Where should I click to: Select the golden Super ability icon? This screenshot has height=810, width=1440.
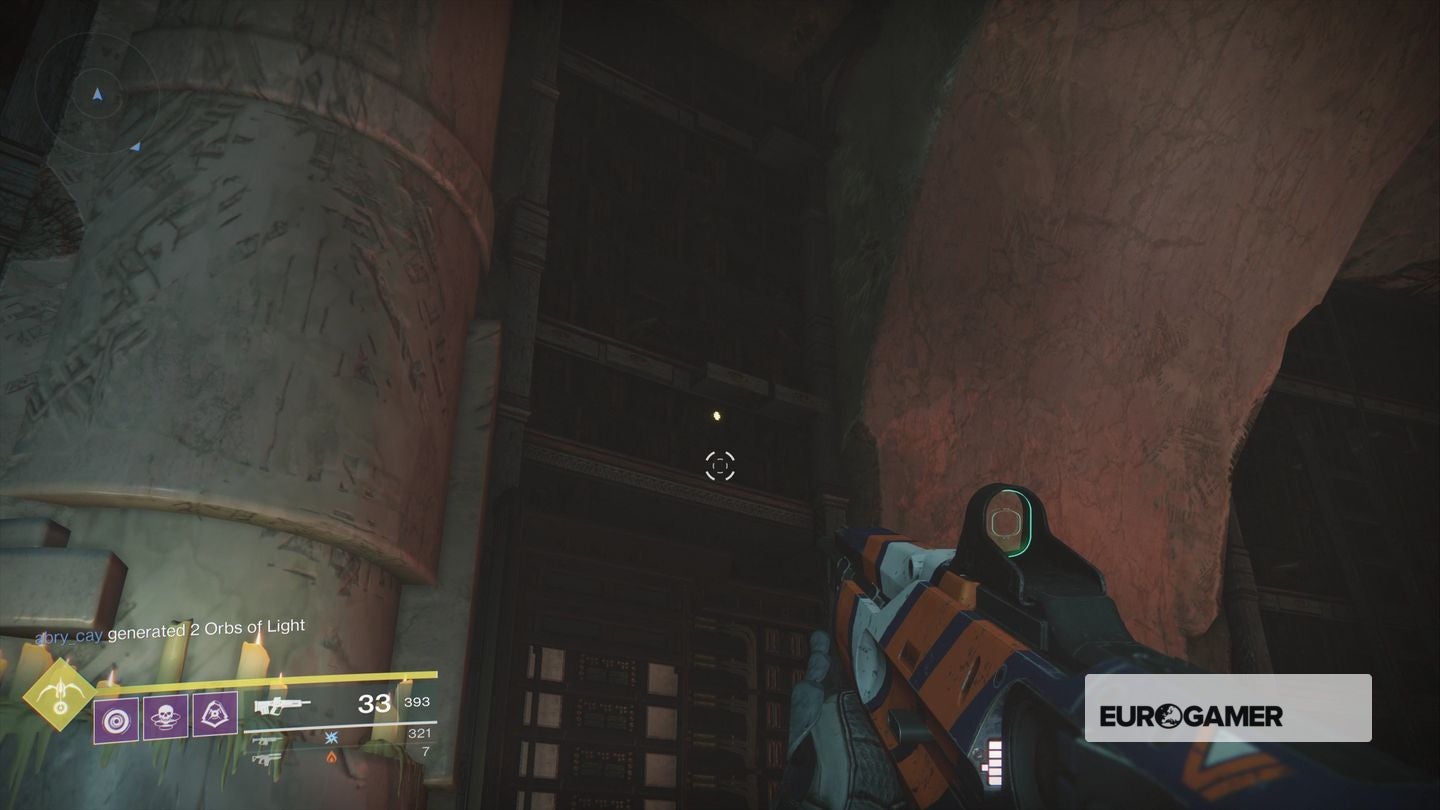tap(59, 697)
